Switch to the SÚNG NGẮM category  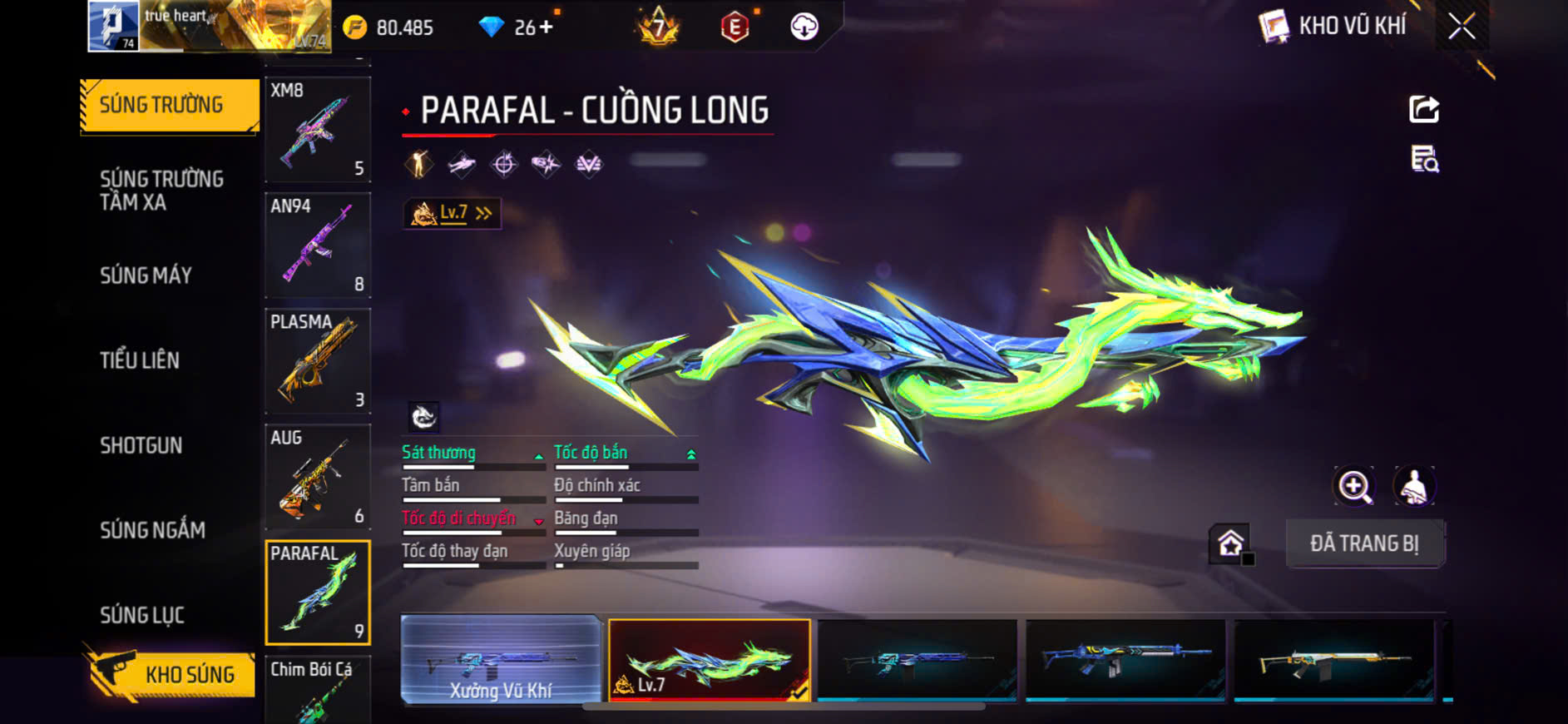coord(152,530)
